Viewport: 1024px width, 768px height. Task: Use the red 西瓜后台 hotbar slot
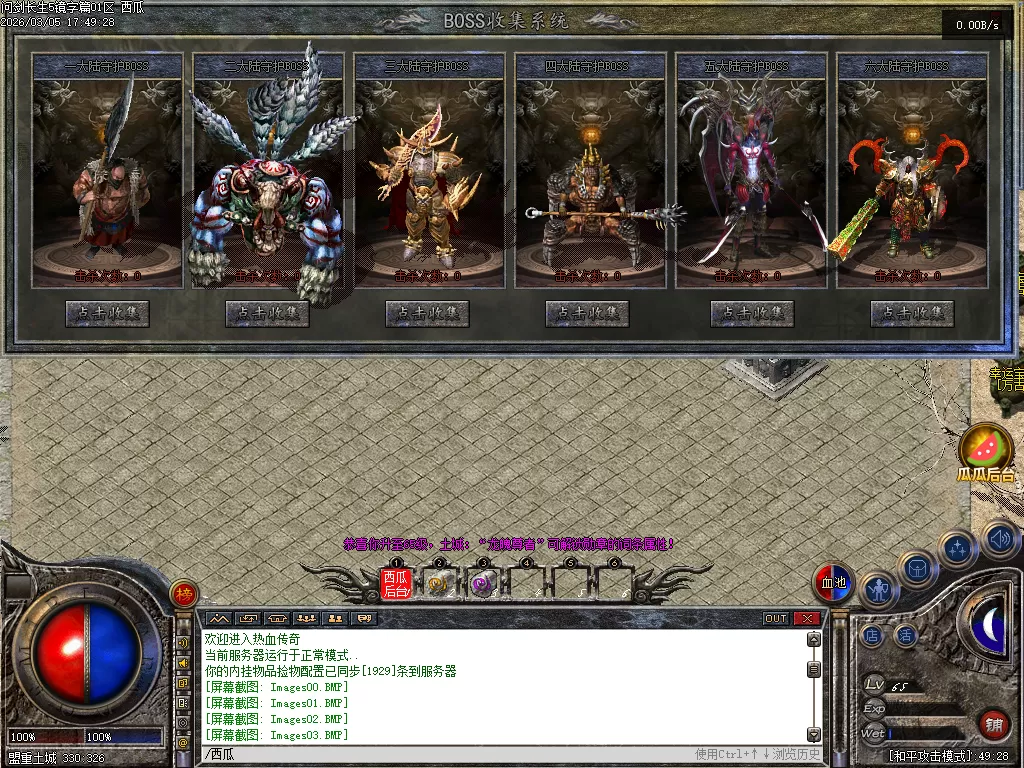point(396,583)
